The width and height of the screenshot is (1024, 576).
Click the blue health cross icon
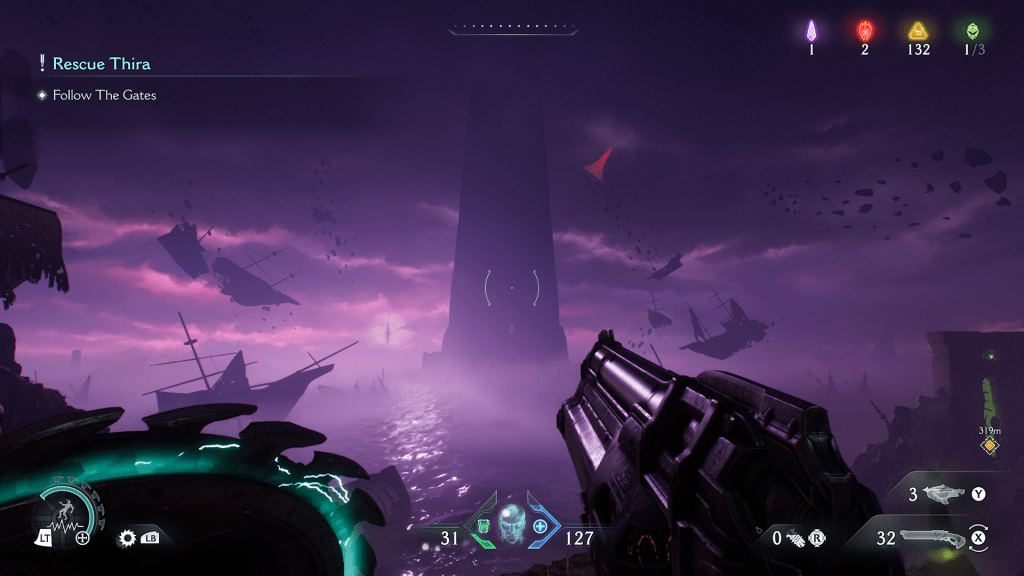(x=540, y=526)
